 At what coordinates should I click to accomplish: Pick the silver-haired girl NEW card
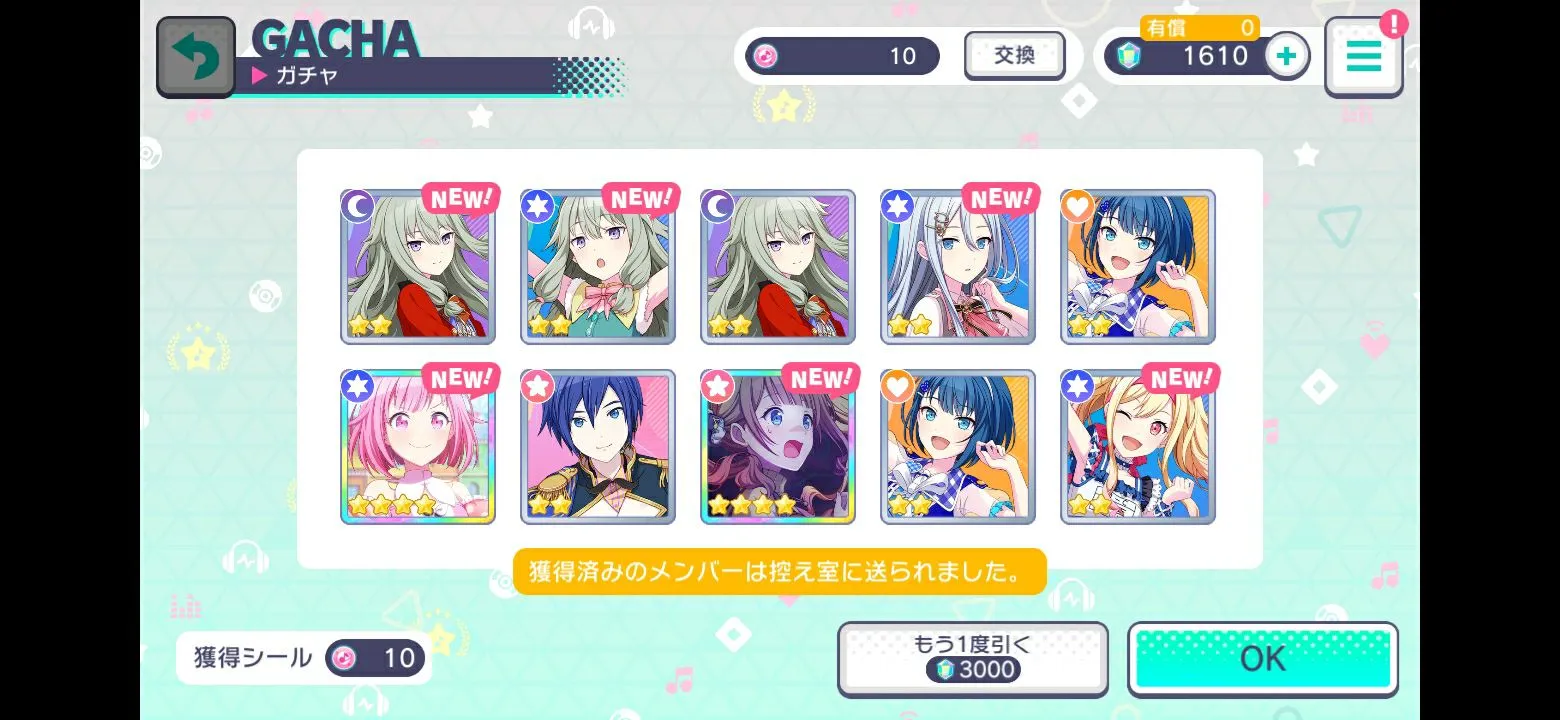tap(958, 267)
